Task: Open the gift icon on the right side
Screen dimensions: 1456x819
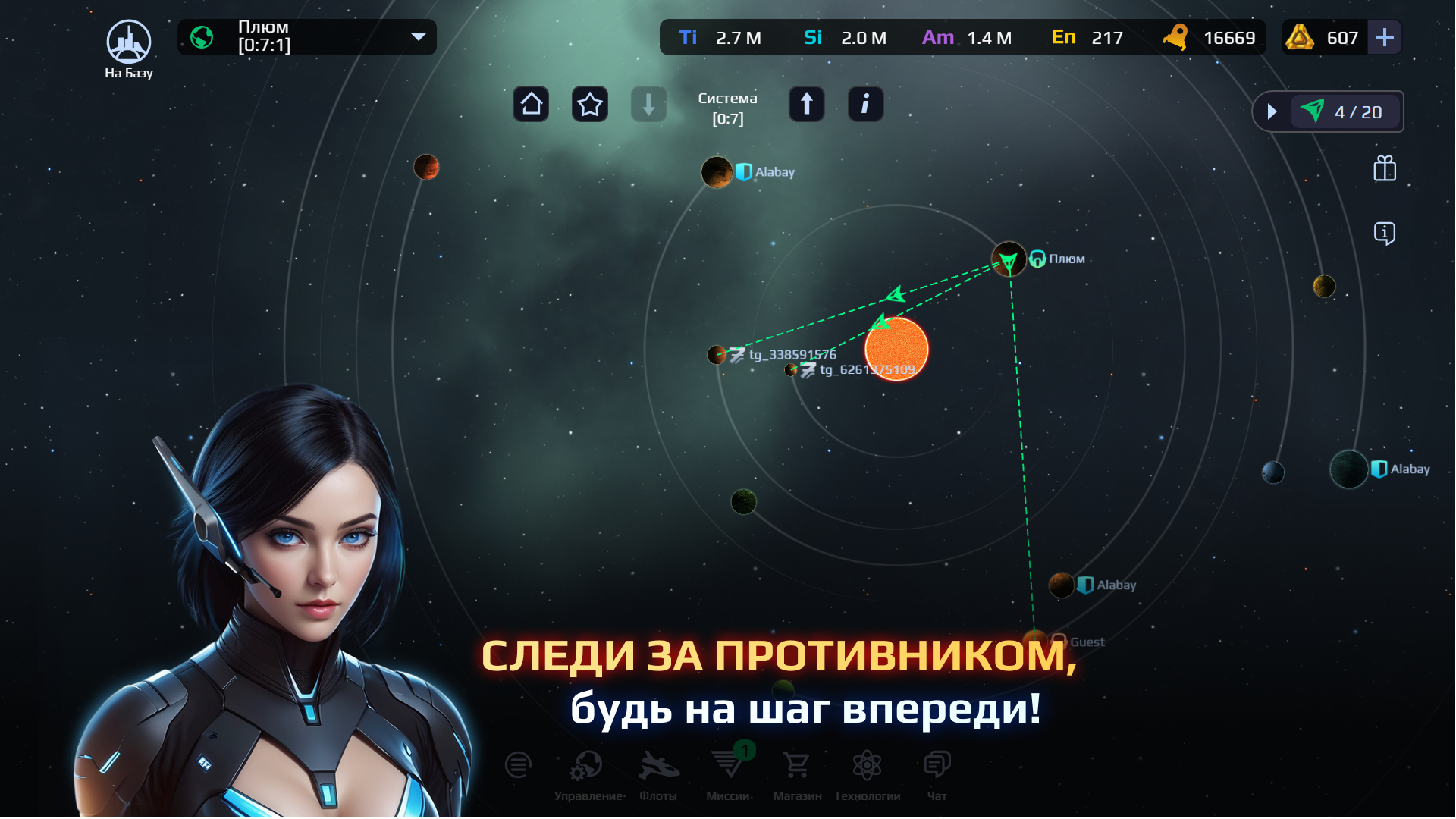Action: 1384,168
